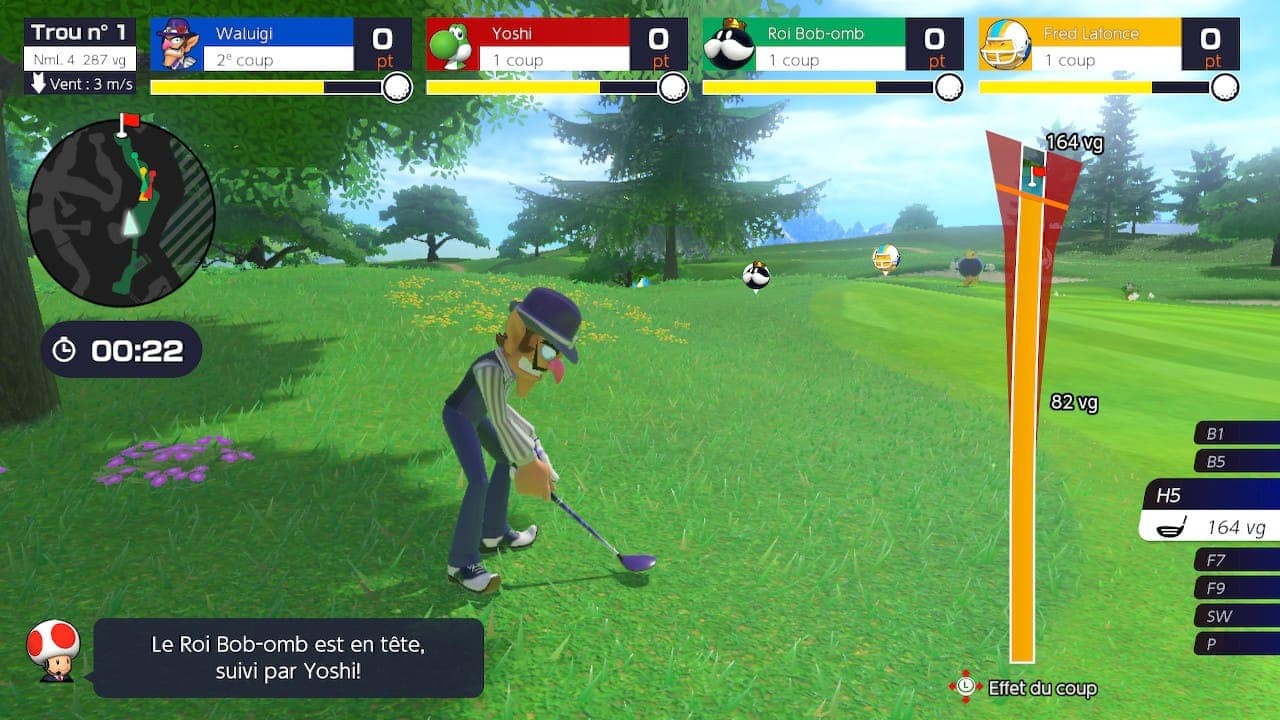This screenshot has width=1280, height=720.
Task: Open the circular course minimap
Action: (x=121, y=212)
